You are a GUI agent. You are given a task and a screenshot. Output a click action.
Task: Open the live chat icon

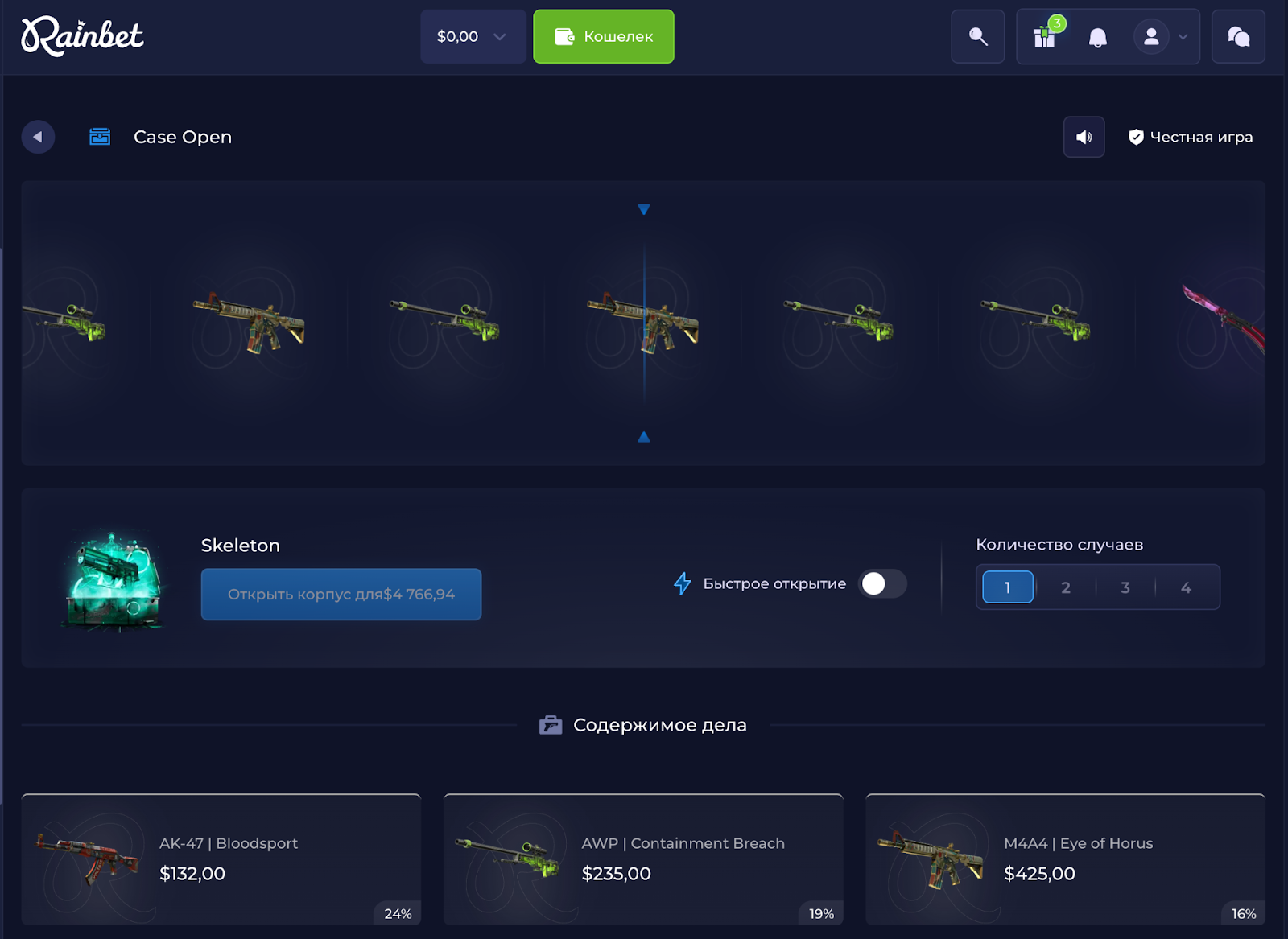click(1237, 36)
